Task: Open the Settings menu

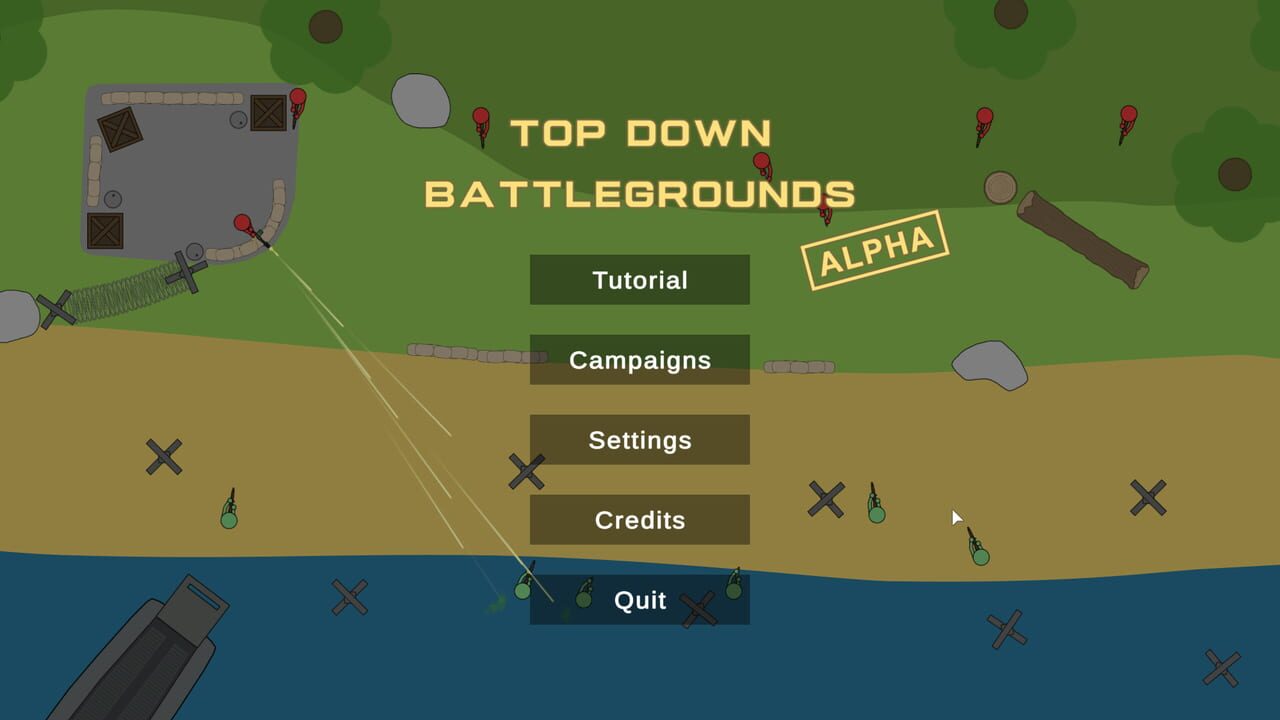Action: [x=639, y=440]
